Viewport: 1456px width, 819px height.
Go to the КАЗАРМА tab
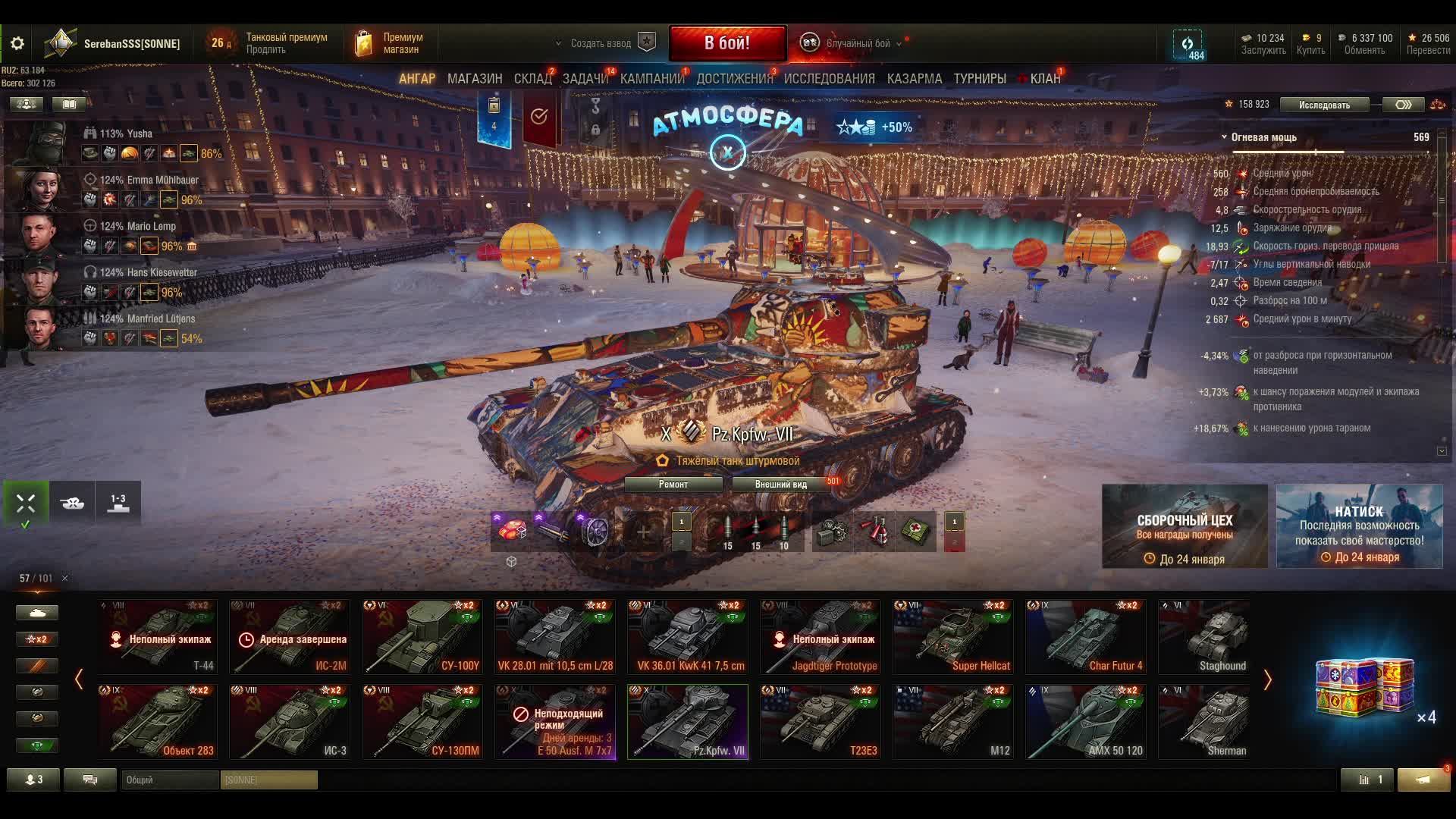915,79
